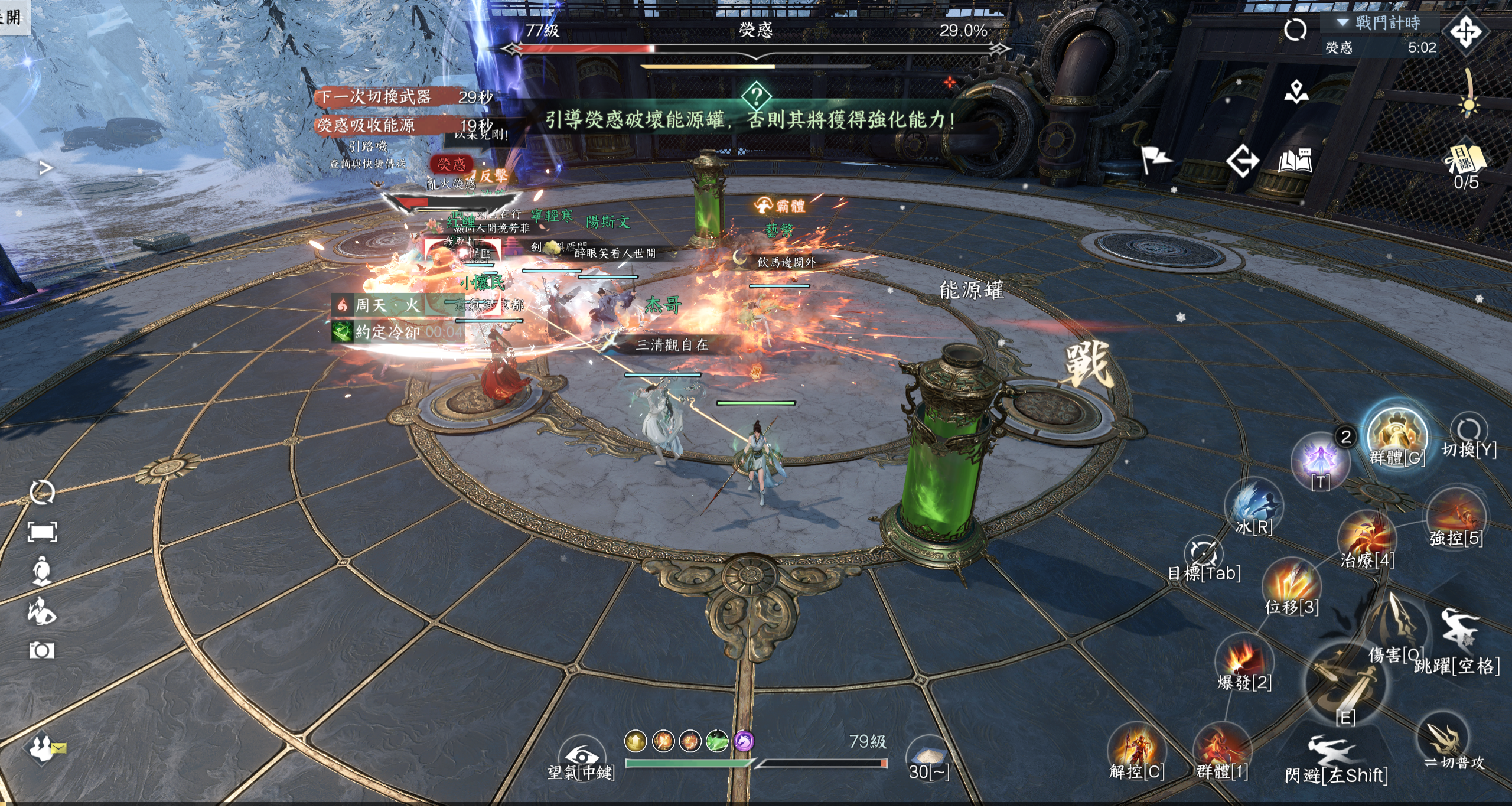Activate the 爆發[2] burst skill

click(x=1244, y=660)
